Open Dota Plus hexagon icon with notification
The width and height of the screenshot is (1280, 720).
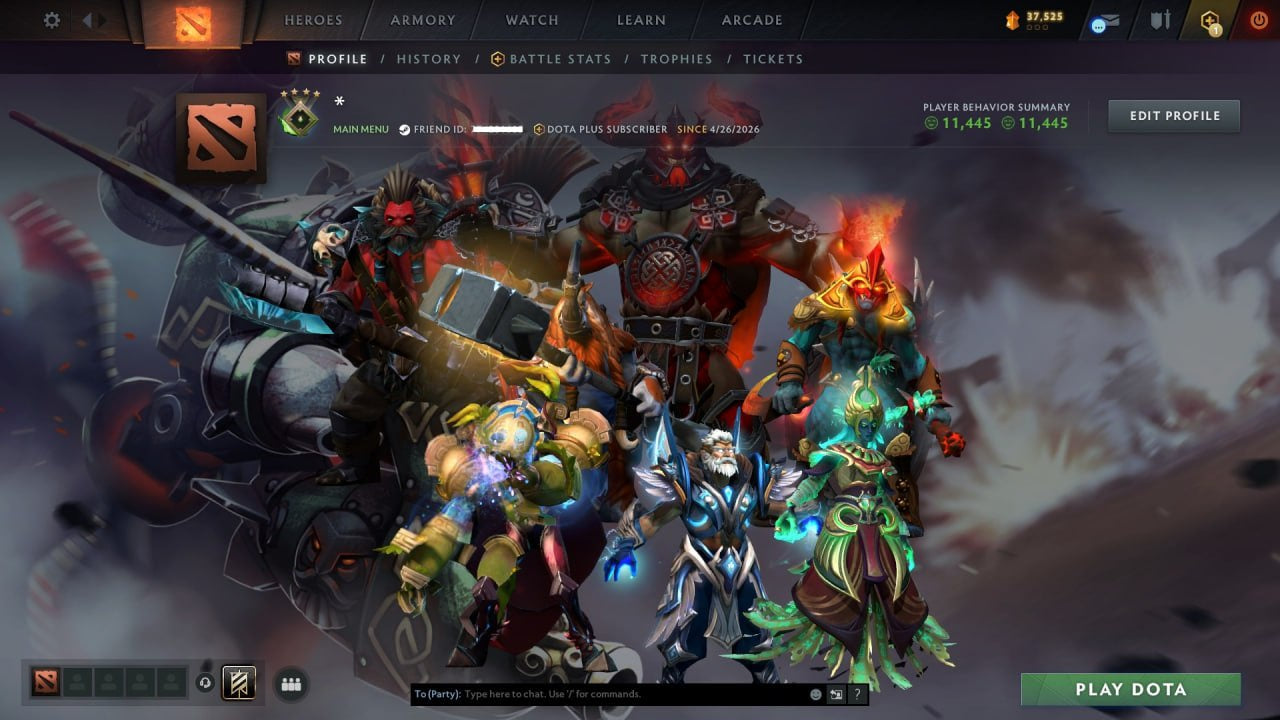(x=1212, y=19)
